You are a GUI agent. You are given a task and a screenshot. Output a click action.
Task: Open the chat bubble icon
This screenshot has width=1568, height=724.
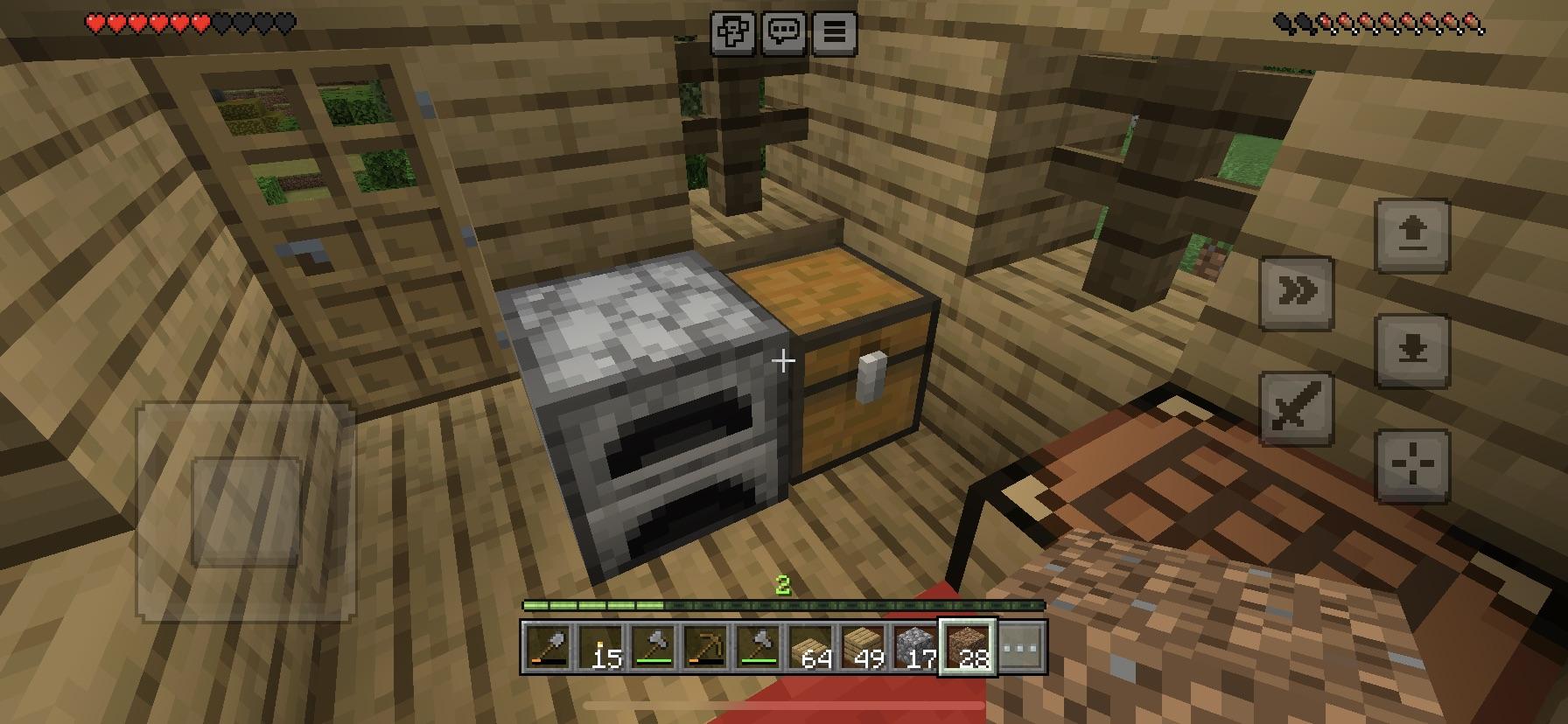785,31
